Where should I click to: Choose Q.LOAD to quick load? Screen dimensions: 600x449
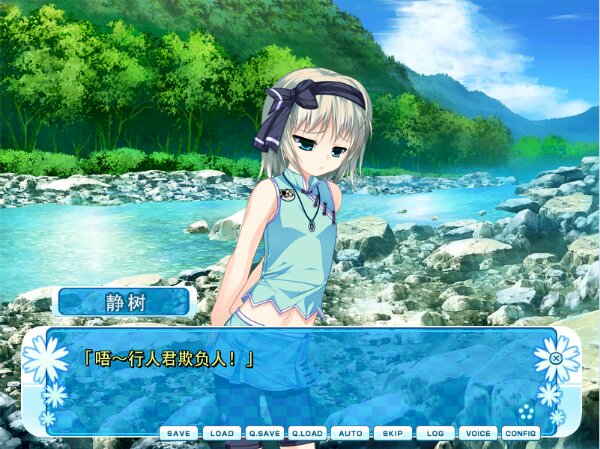coord(307,433)
